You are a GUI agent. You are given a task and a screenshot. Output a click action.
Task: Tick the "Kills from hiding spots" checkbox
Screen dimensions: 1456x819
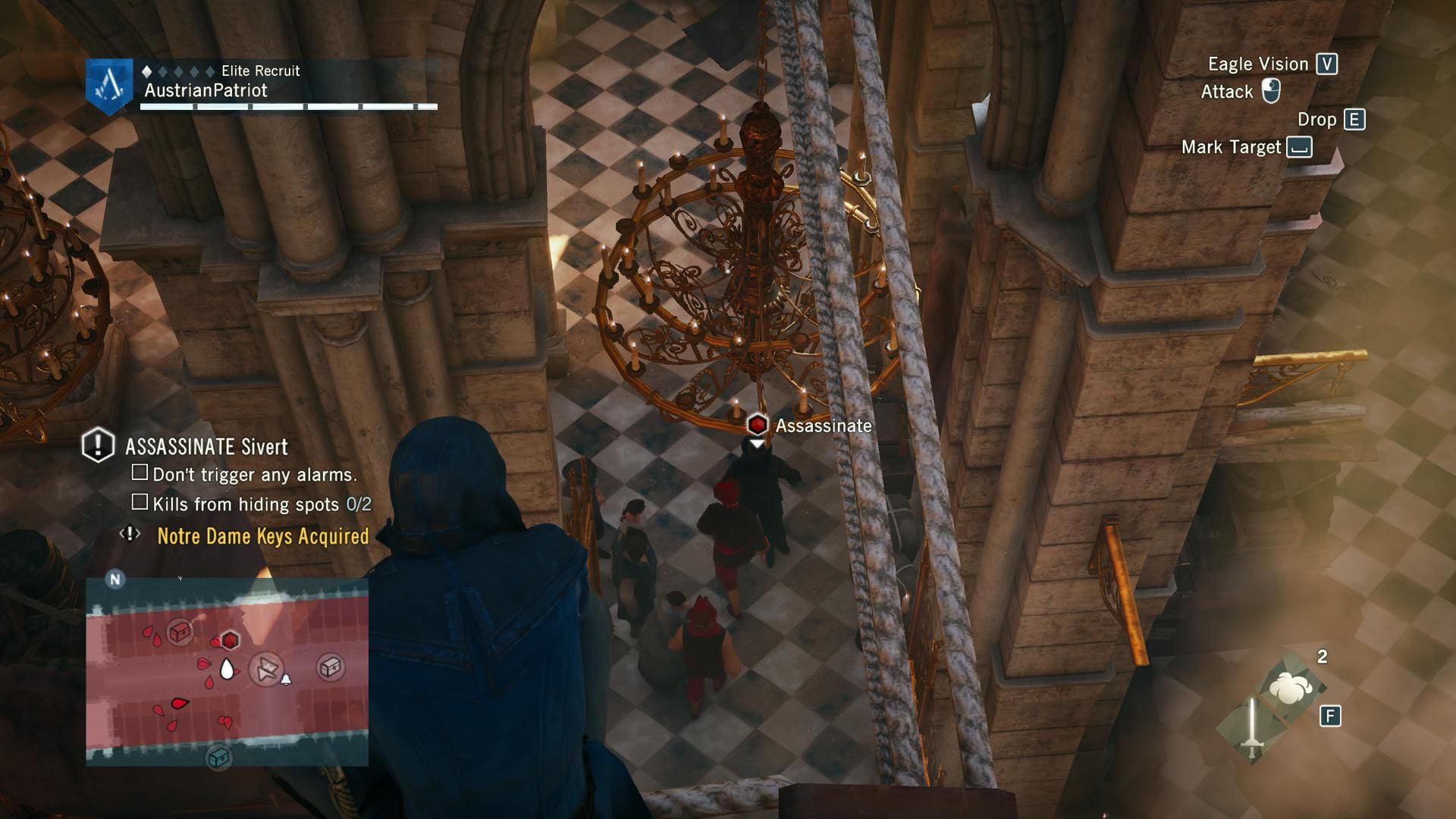pos(140,502)
